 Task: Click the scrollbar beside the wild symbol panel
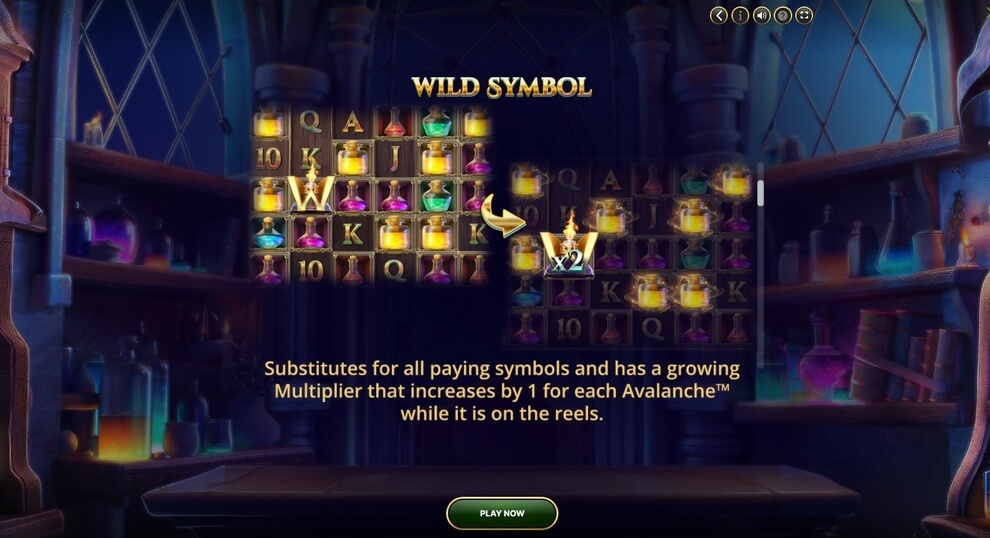[760, 192]
